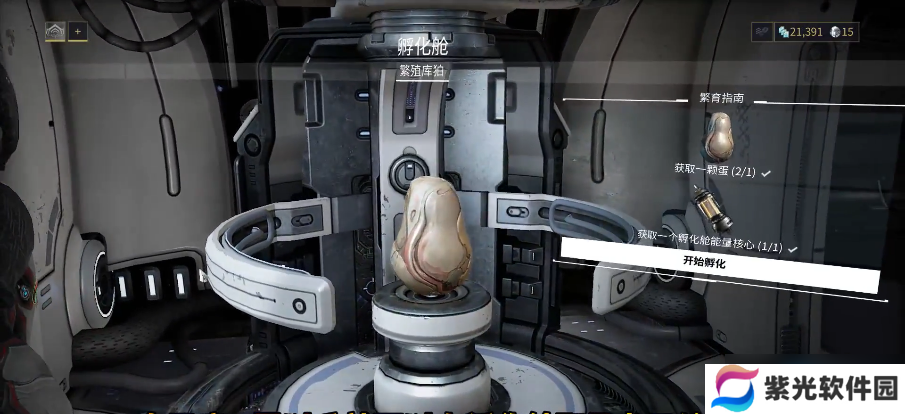Click the plus button beside the profile icon

pyautogui.click(x=78, y=31)
